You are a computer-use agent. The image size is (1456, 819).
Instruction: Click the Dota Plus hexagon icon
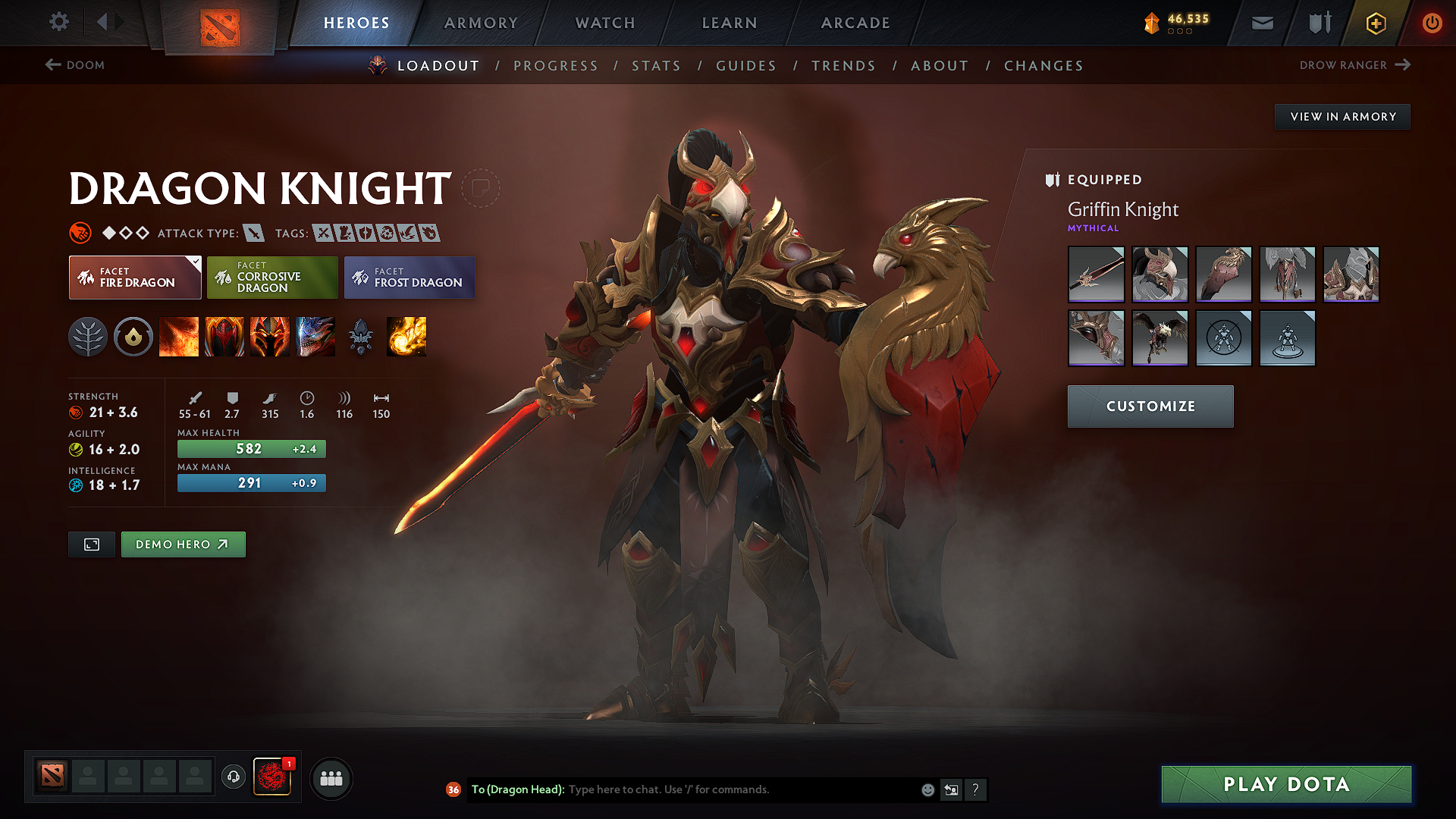click(1375, 23)
